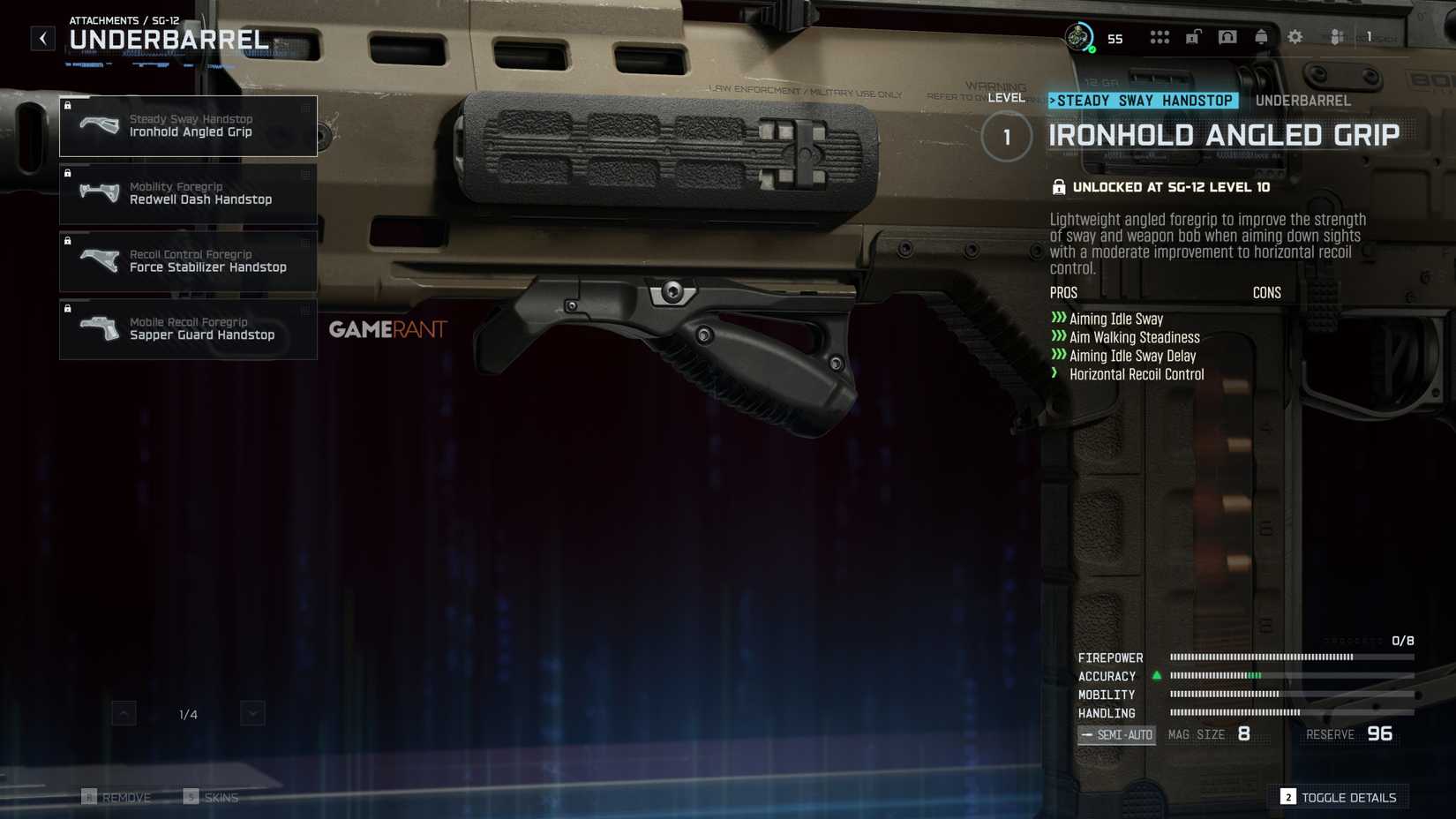Click Toggle Details button
1456x819 pixels.
(1340, 797)
